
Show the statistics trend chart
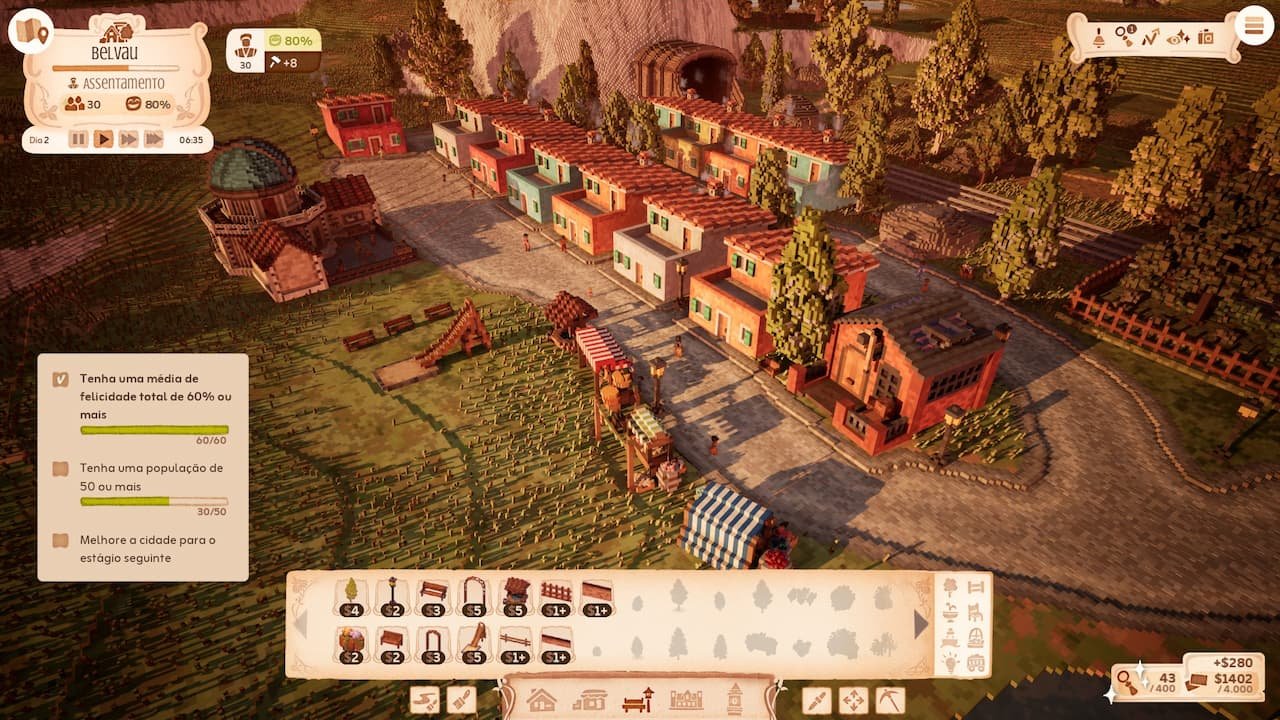(x=1151, y=38)
